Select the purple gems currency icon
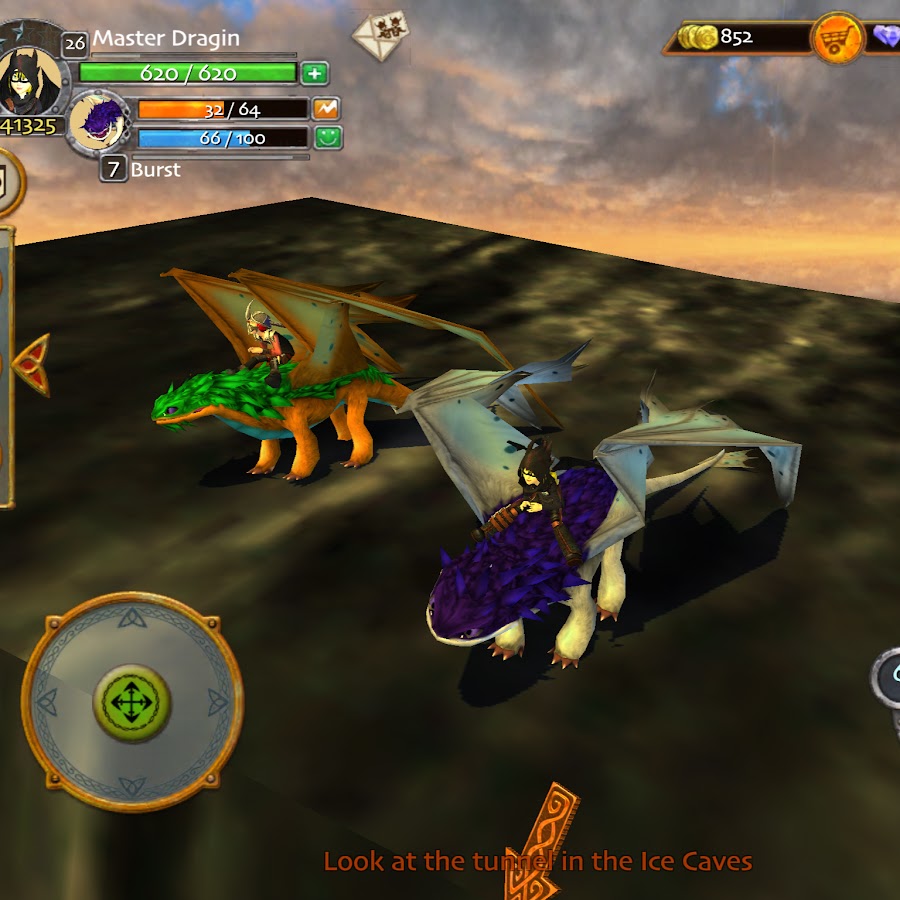The width and height of the screenshot is (900, 900). [885, 38]
